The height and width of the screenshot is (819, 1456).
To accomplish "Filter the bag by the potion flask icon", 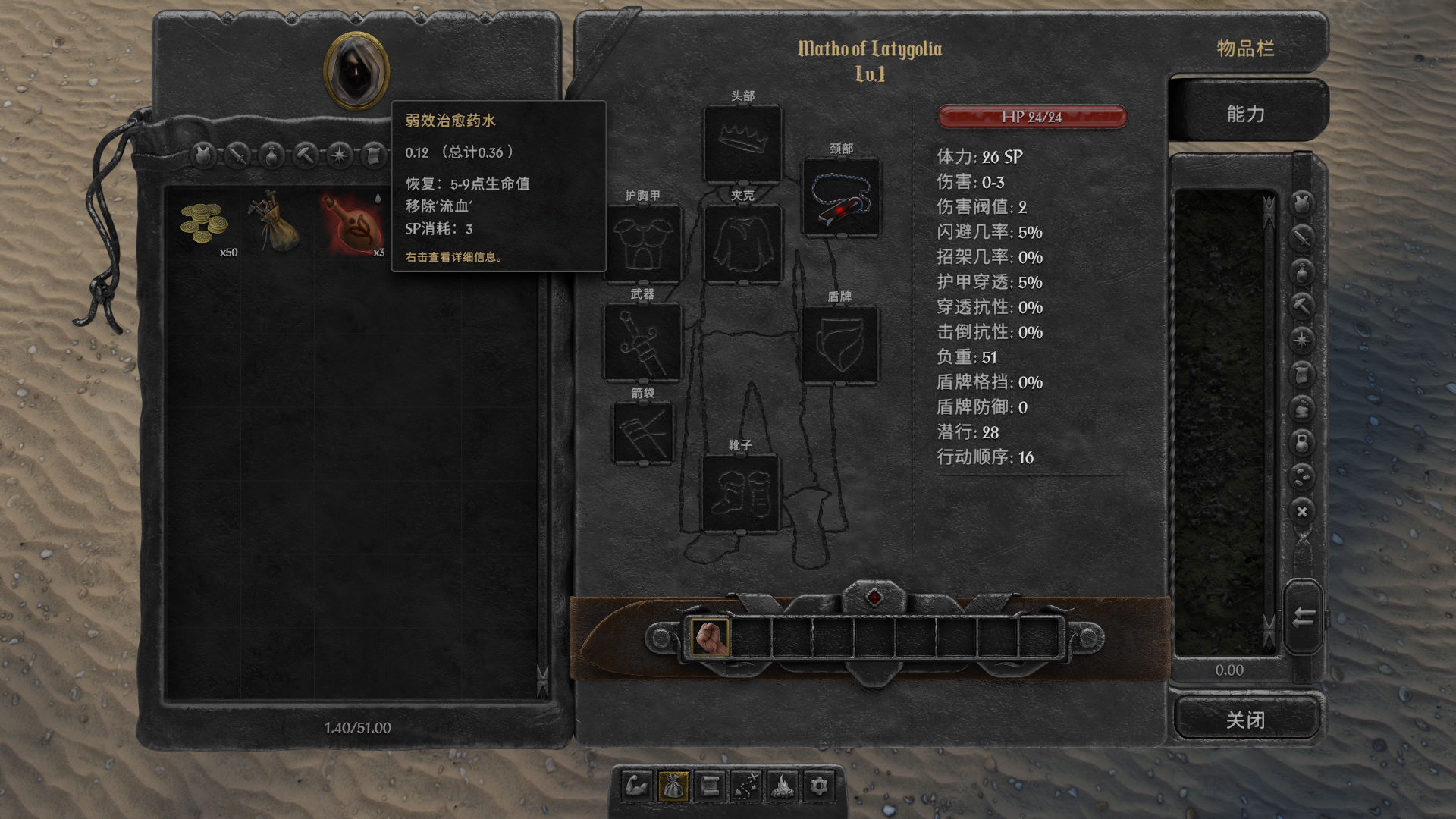I will pos(271,155).
